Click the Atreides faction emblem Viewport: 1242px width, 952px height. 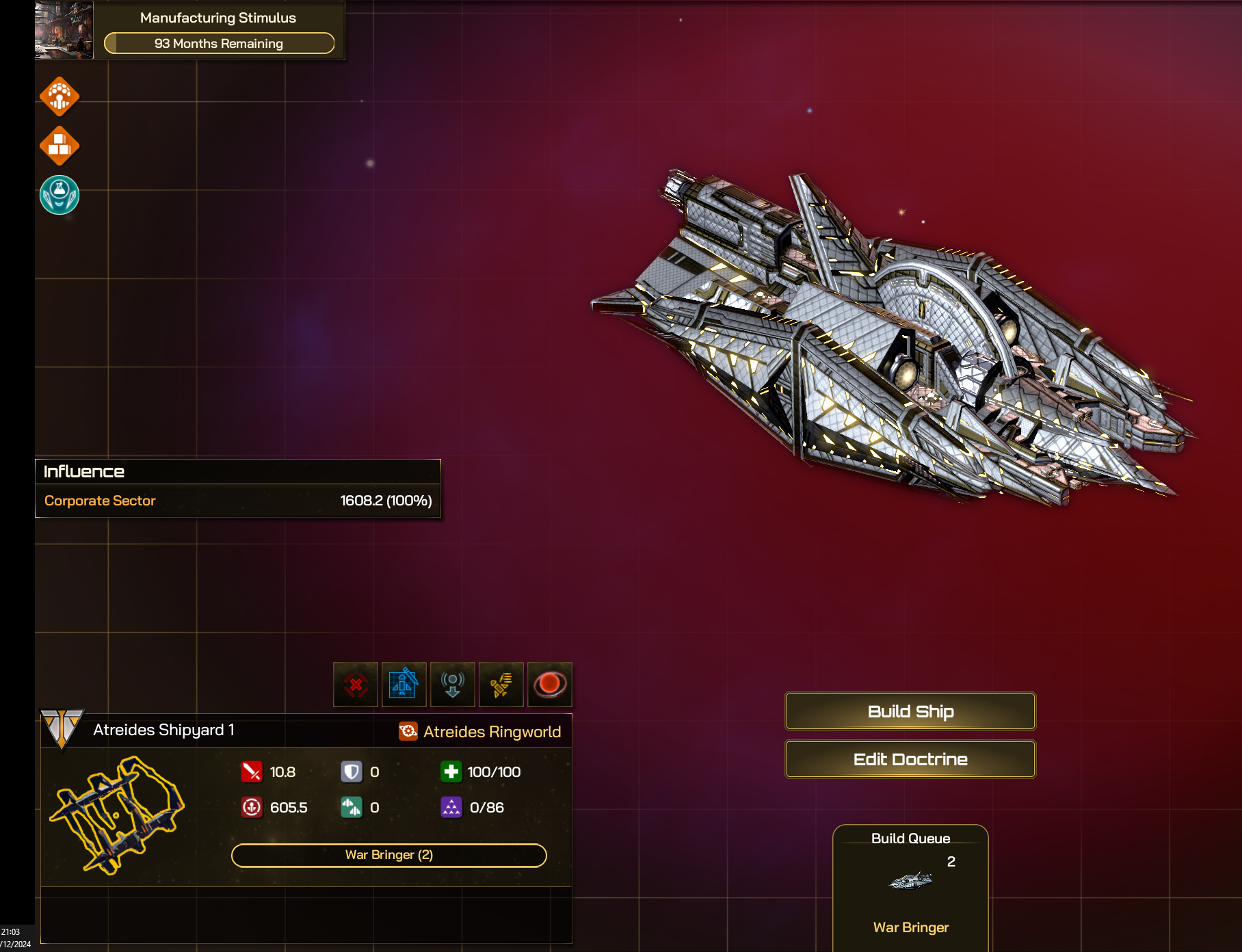62,728
